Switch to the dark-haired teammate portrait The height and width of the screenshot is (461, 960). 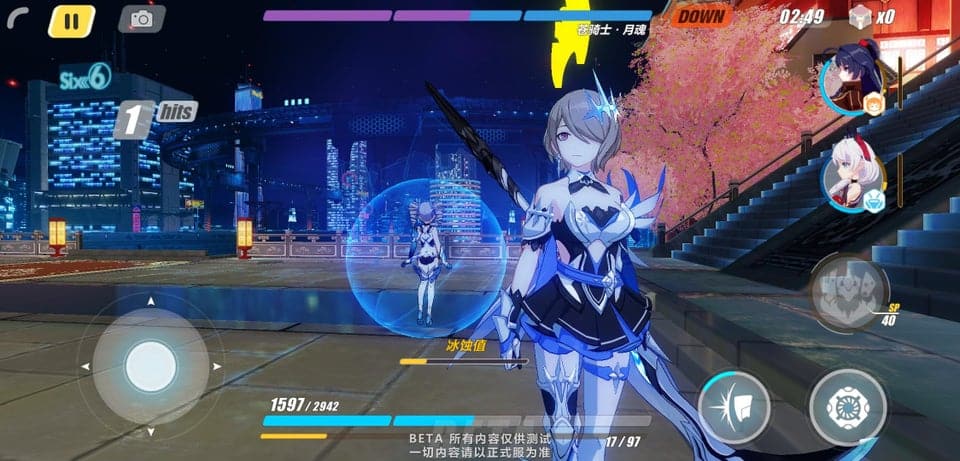pyautogui.click(x=853, y=83)
